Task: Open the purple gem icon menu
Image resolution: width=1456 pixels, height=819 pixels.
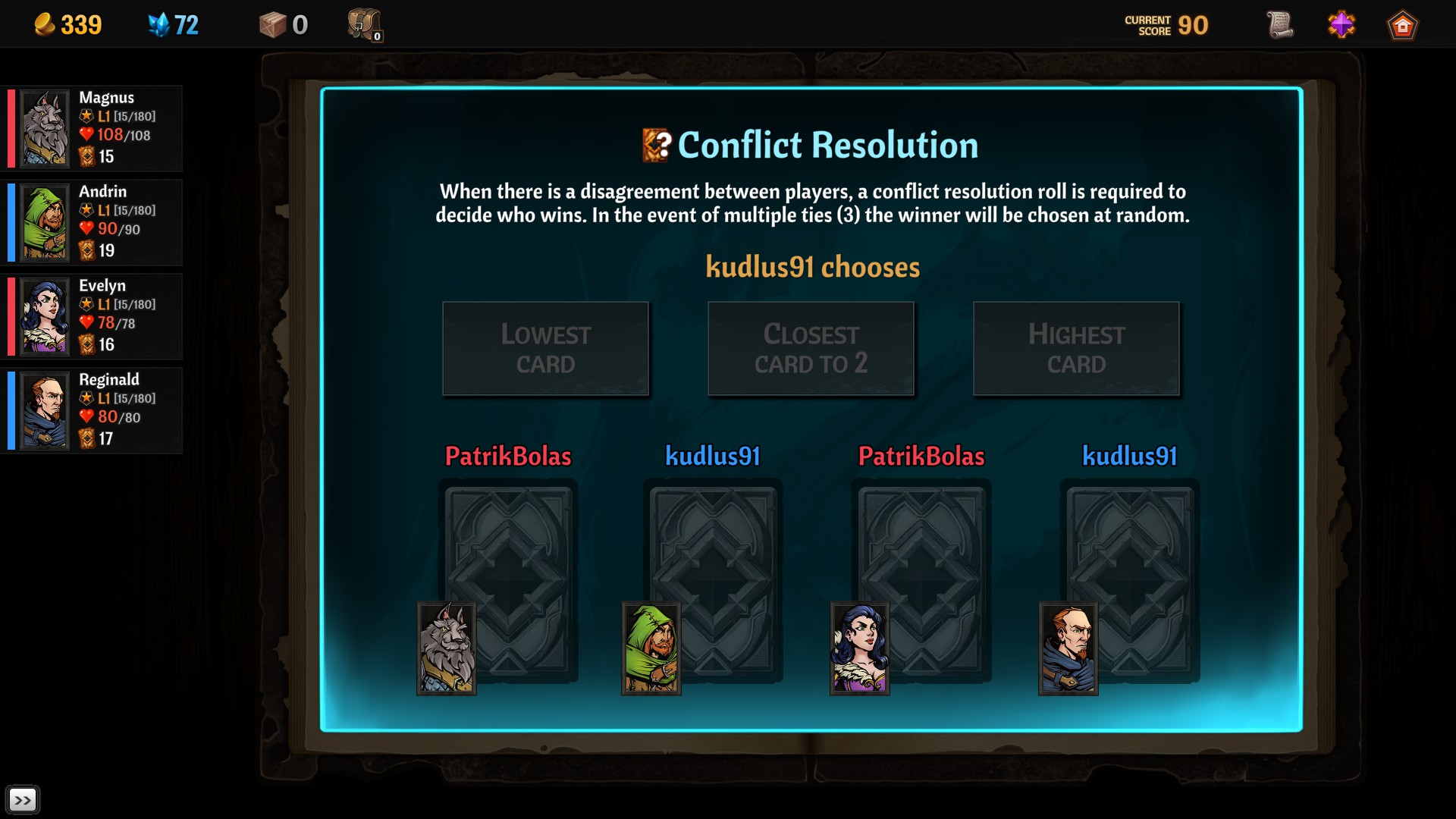Action: tap(1341, 25)
